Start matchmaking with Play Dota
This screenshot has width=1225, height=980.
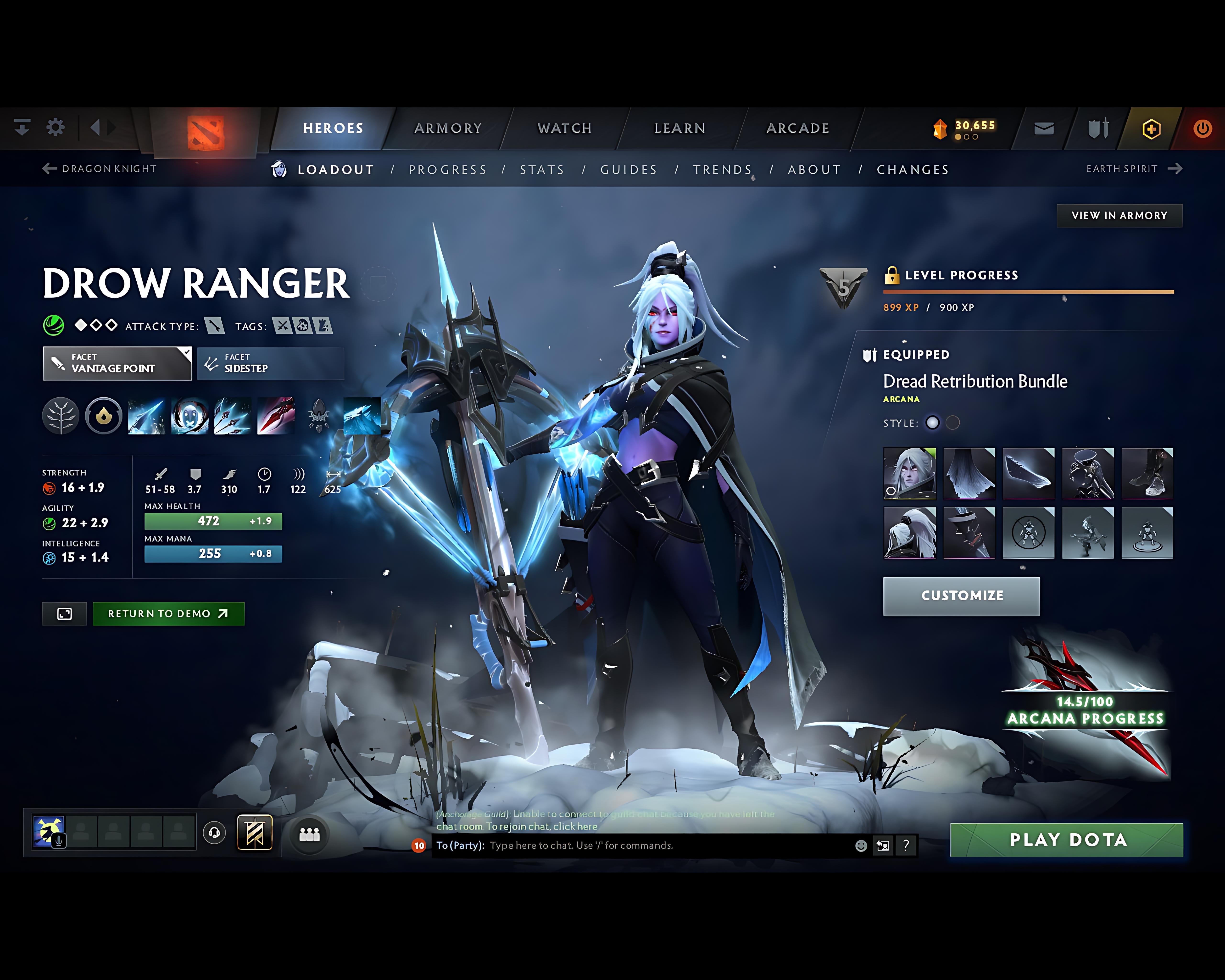pos(1066,840)
